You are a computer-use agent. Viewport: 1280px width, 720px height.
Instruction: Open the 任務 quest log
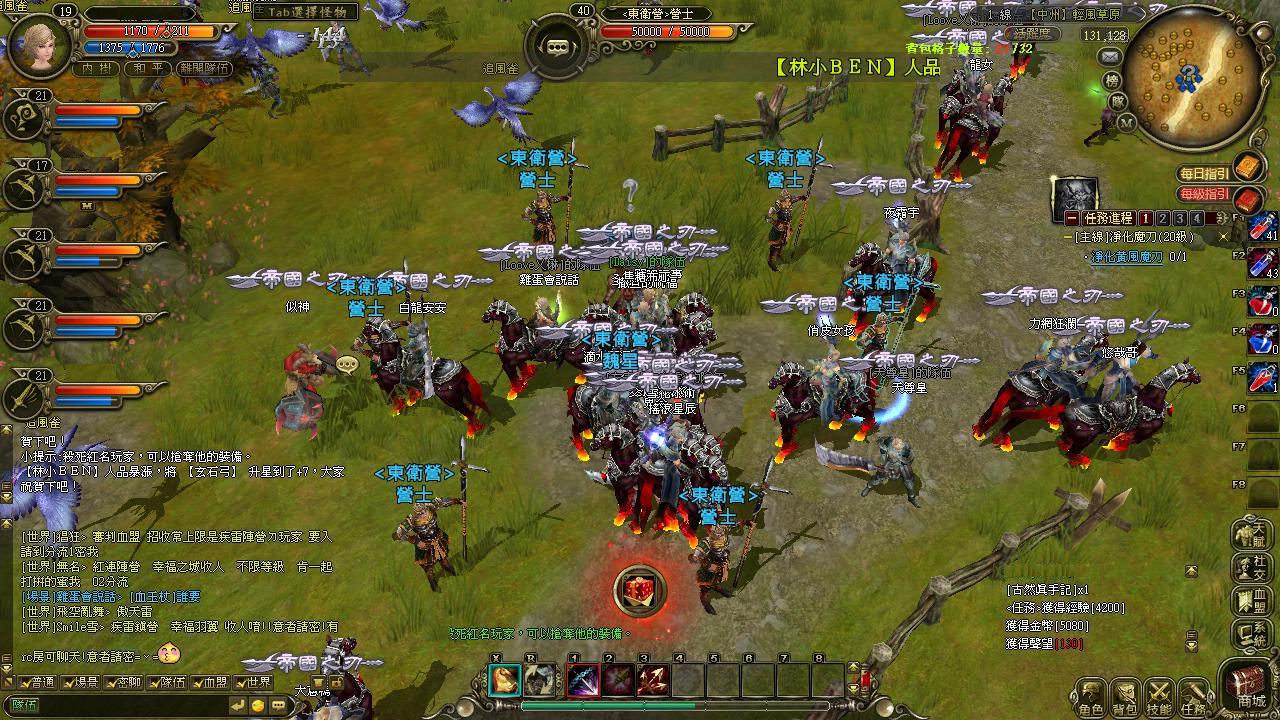tap(1194, 696)
